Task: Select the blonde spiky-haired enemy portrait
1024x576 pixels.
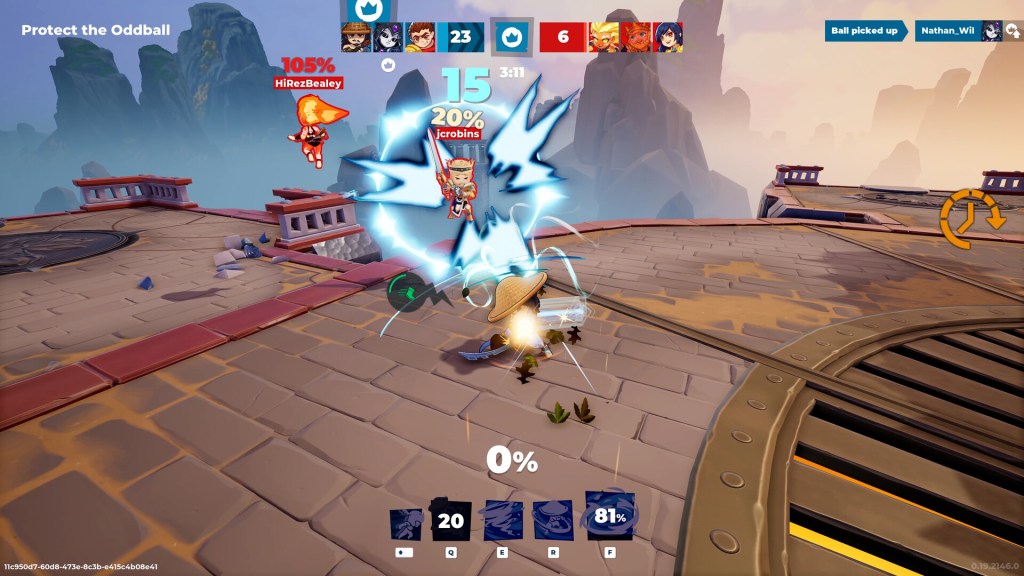Action: tap(604, 37)
